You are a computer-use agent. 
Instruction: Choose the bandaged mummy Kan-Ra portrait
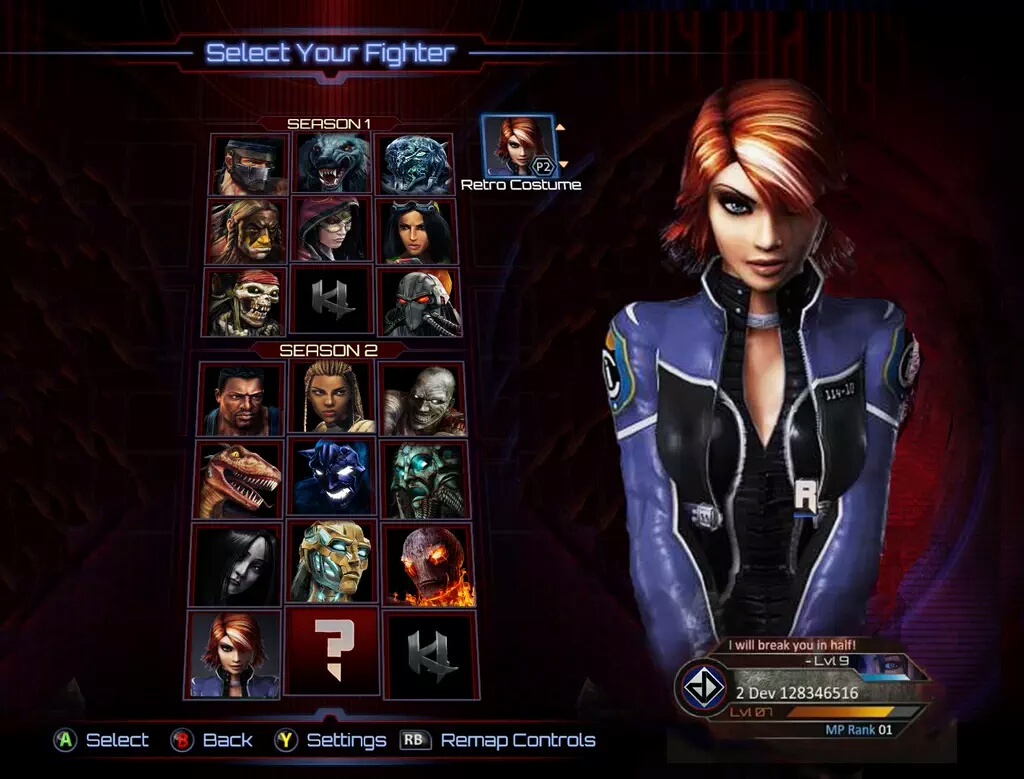click(x=423, y=398)
